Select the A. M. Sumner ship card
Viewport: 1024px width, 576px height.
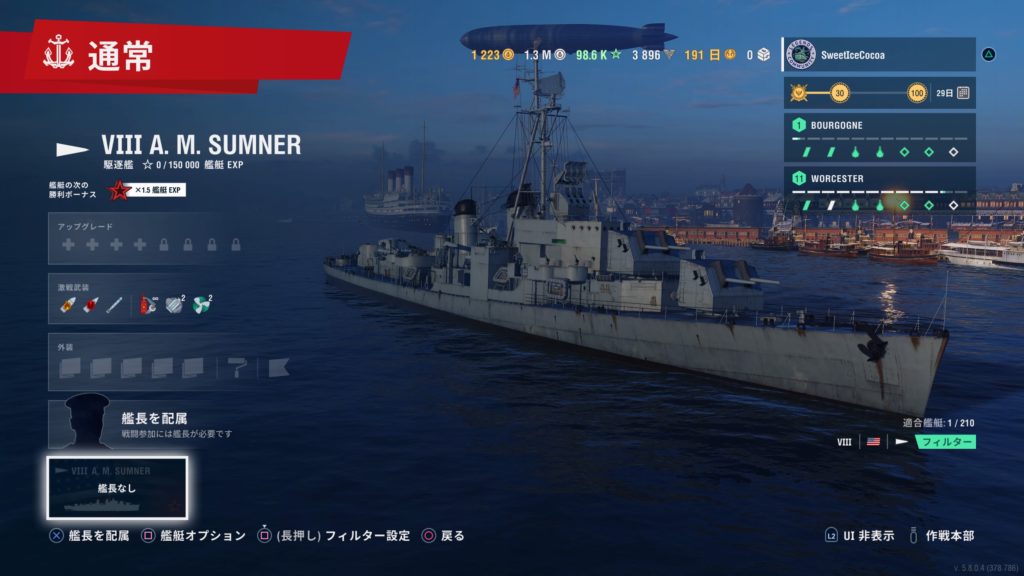pyautogui.click(x=118, y=488)
